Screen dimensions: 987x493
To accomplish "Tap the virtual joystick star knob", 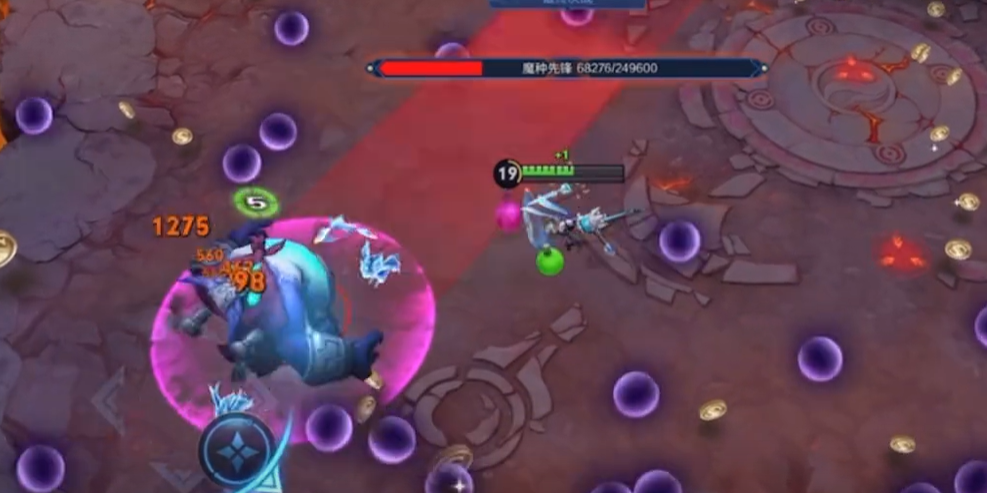I will (237, 453).
